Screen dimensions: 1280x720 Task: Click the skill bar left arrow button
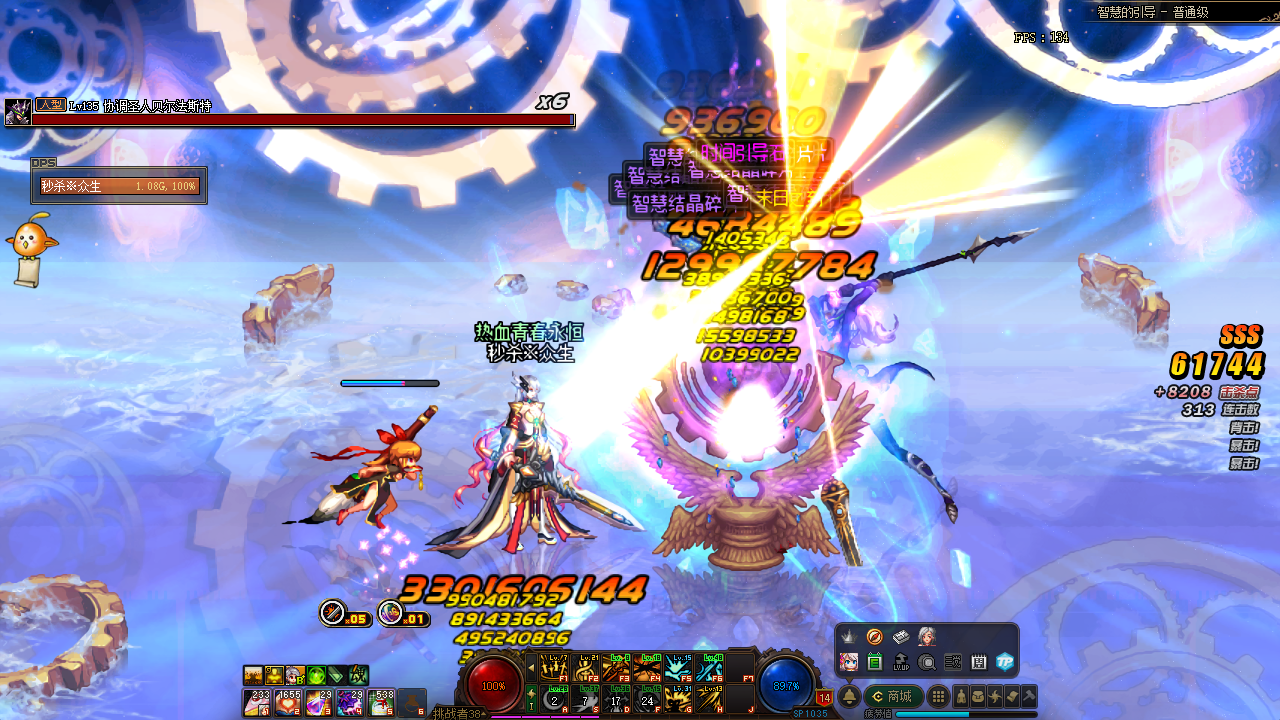[531, 667]
